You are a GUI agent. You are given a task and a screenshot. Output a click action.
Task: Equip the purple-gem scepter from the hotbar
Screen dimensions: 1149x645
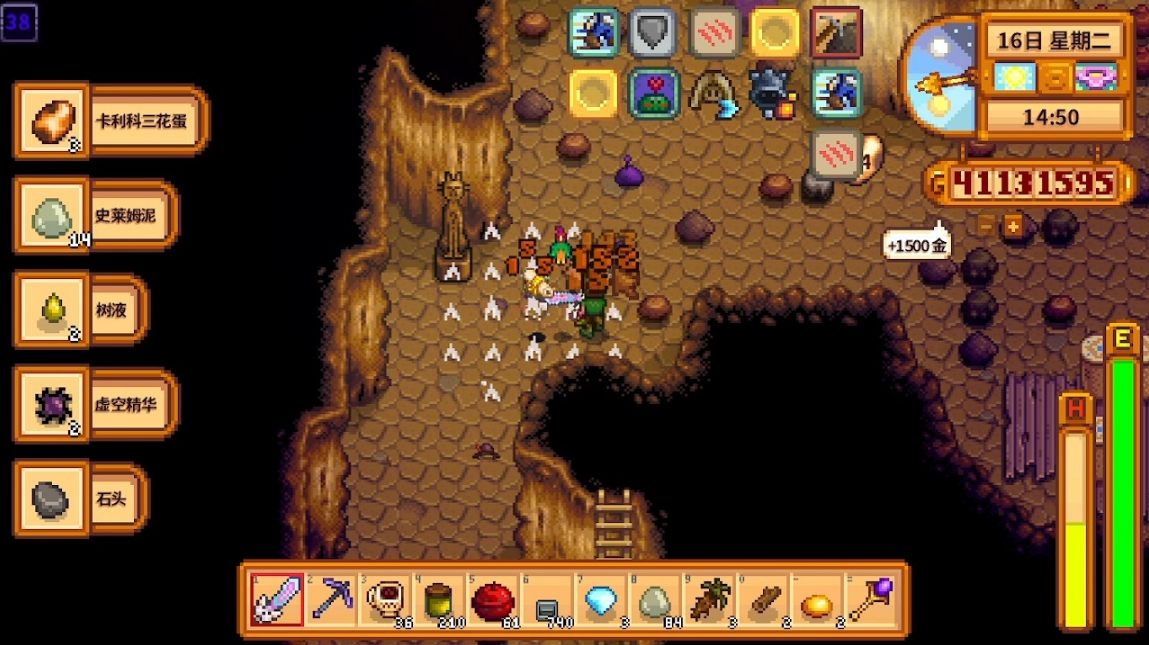pos(871,600)
